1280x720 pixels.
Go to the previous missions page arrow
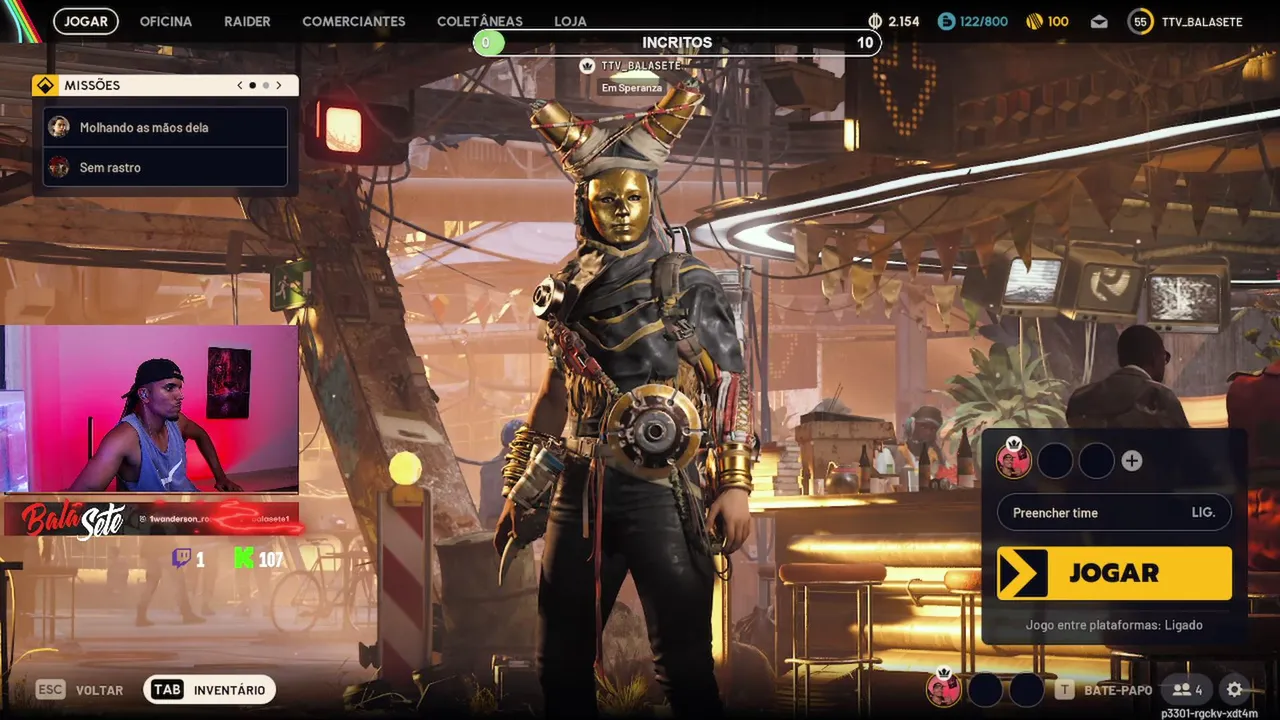click(240, 86)
